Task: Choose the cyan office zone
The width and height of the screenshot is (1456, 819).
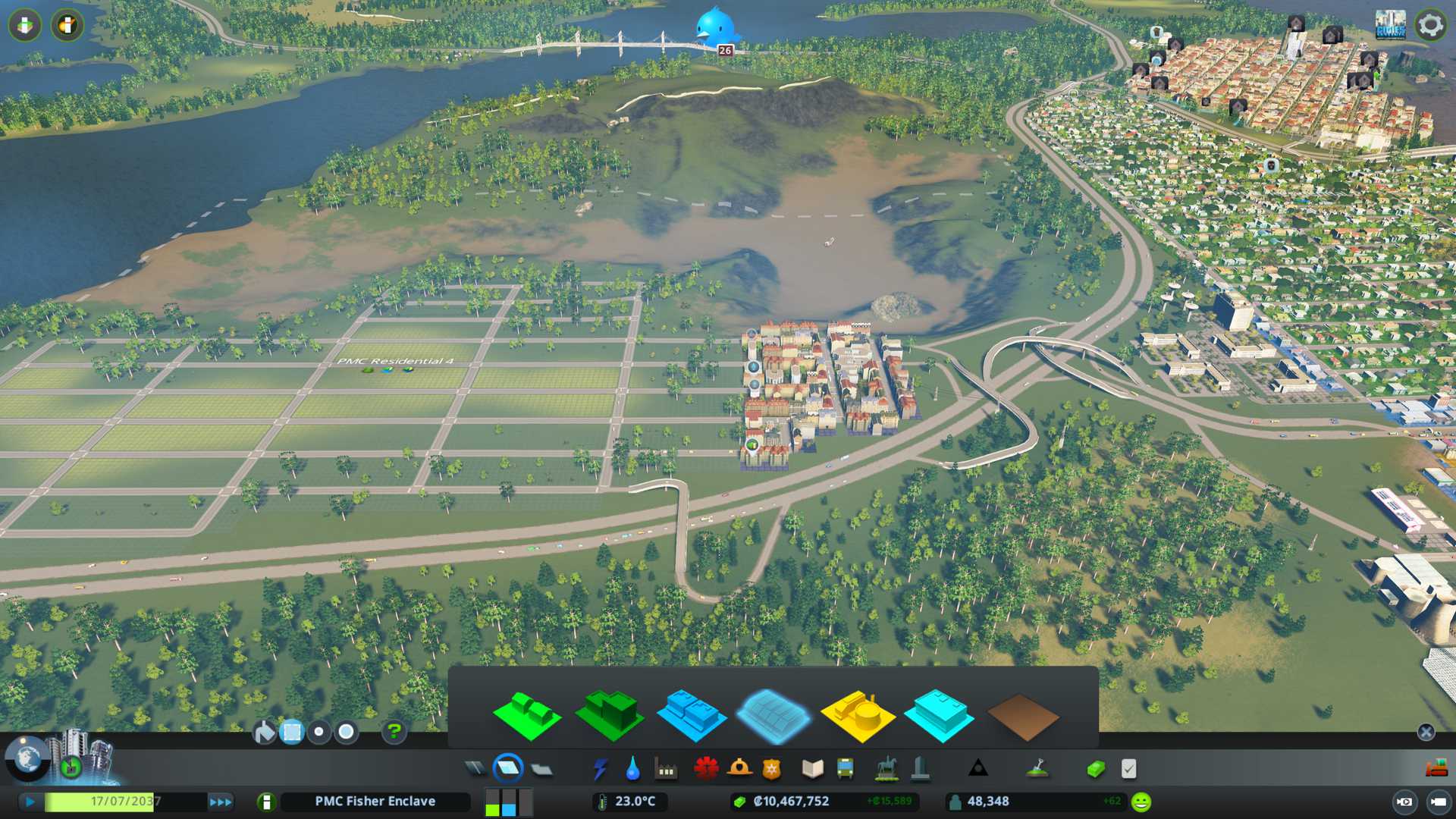Action: pos(940,716)
